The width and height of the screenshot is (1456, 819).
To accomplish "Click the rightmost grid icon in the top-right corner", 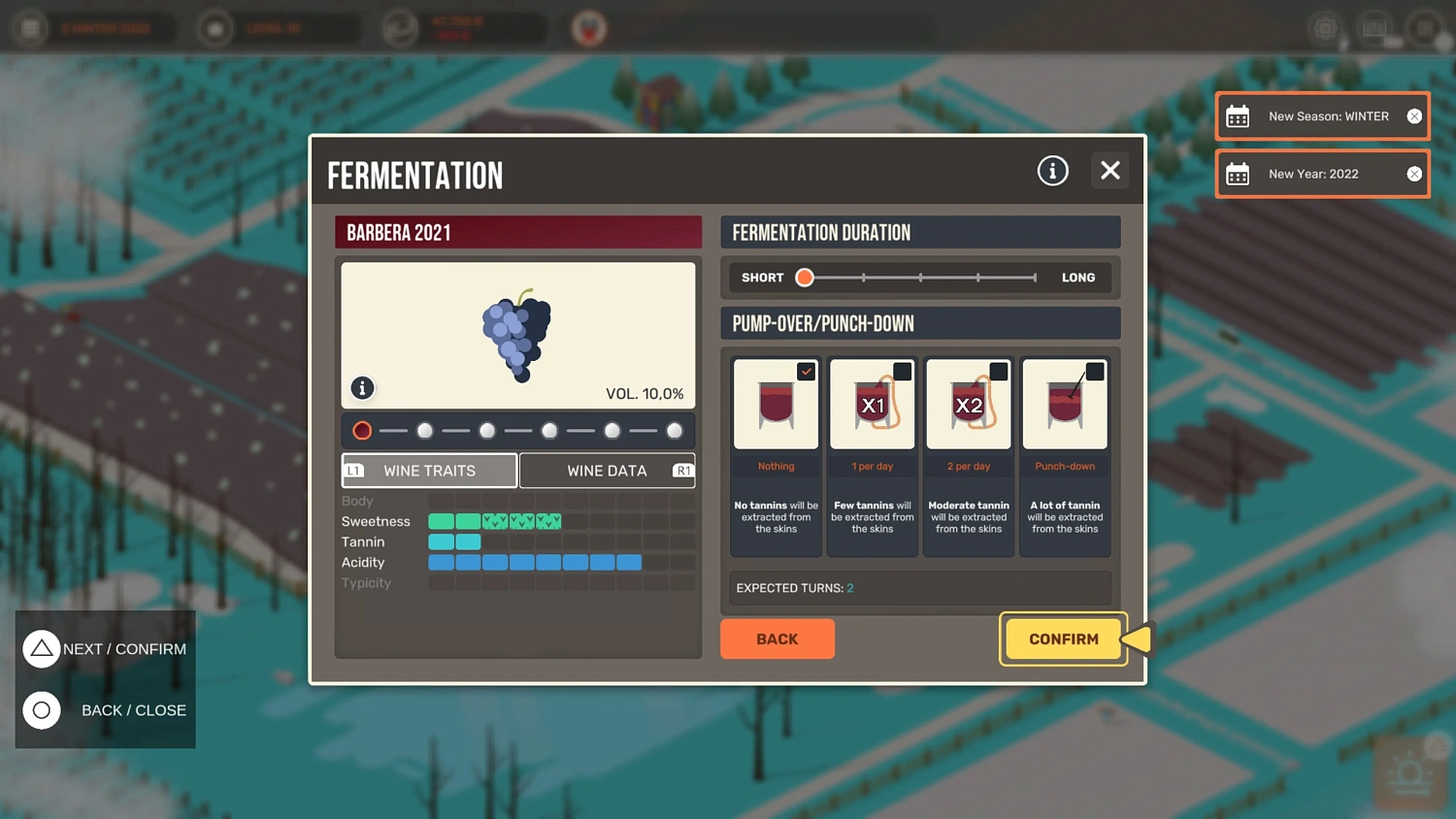I will pos(1424,28).
